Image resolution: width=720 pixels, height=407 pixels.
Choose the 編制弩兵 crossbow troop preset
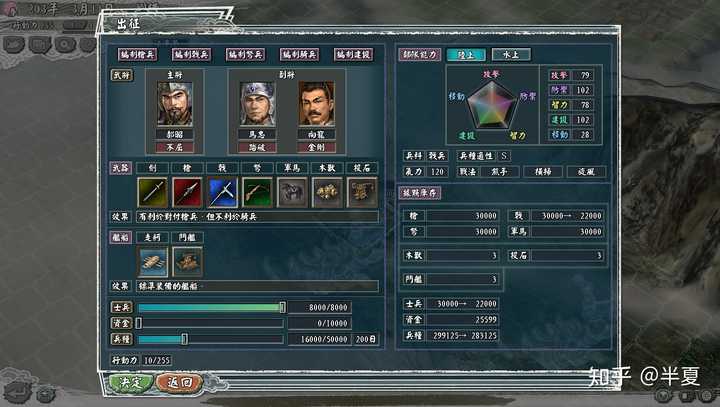tap(247, 54)
